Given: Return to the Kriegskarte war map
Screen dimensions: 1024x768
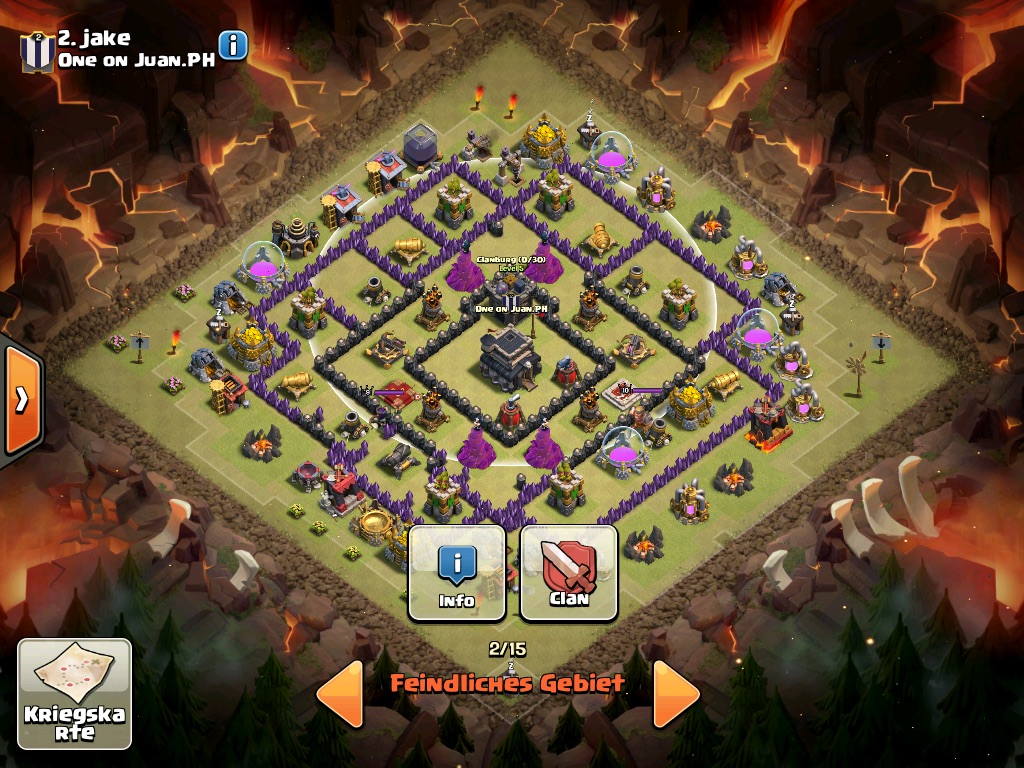Looking at the screenshot, I should 74,693.
